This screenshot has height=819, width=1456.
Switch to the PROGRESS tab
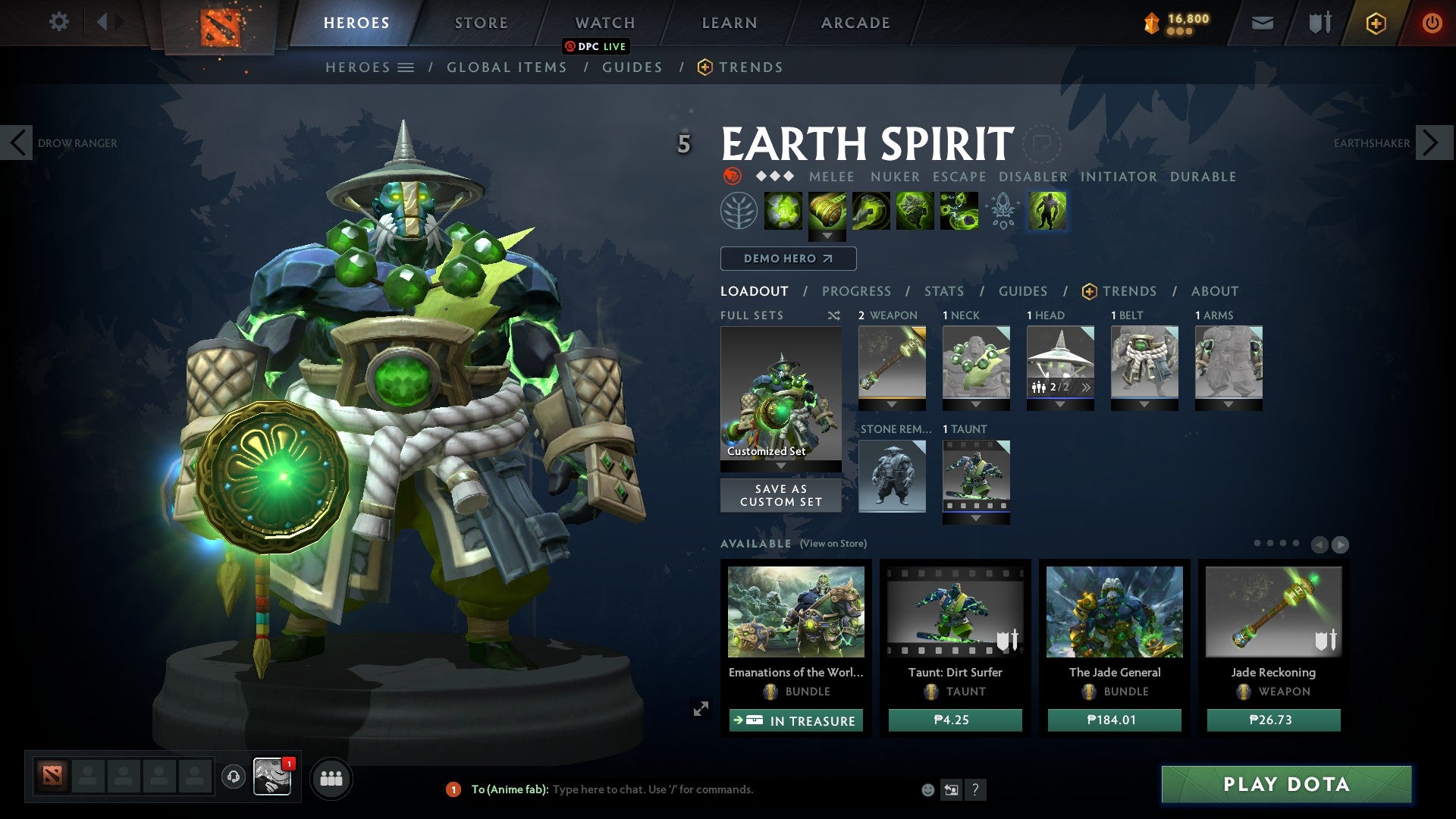click(x=857, y=291)
